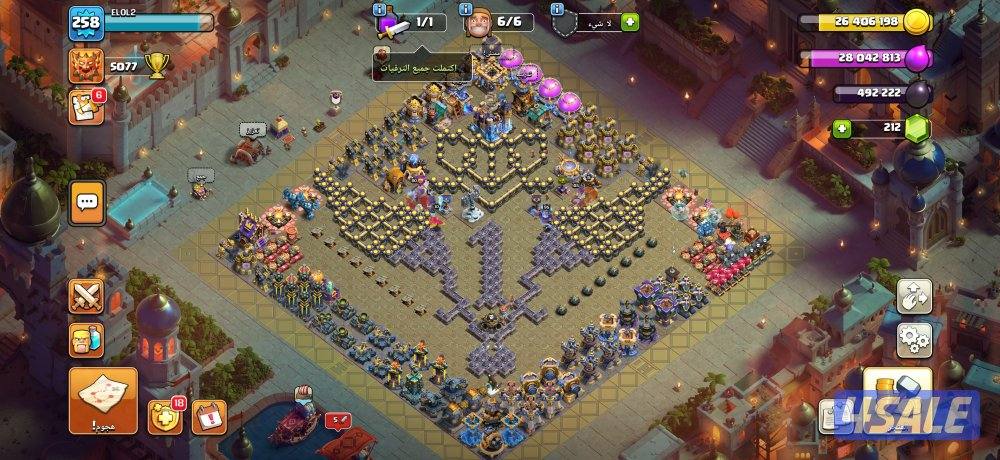Viewport: 1000px width, 460px height.
Task: Open the chat speech bubble panel
Action: 87,202
